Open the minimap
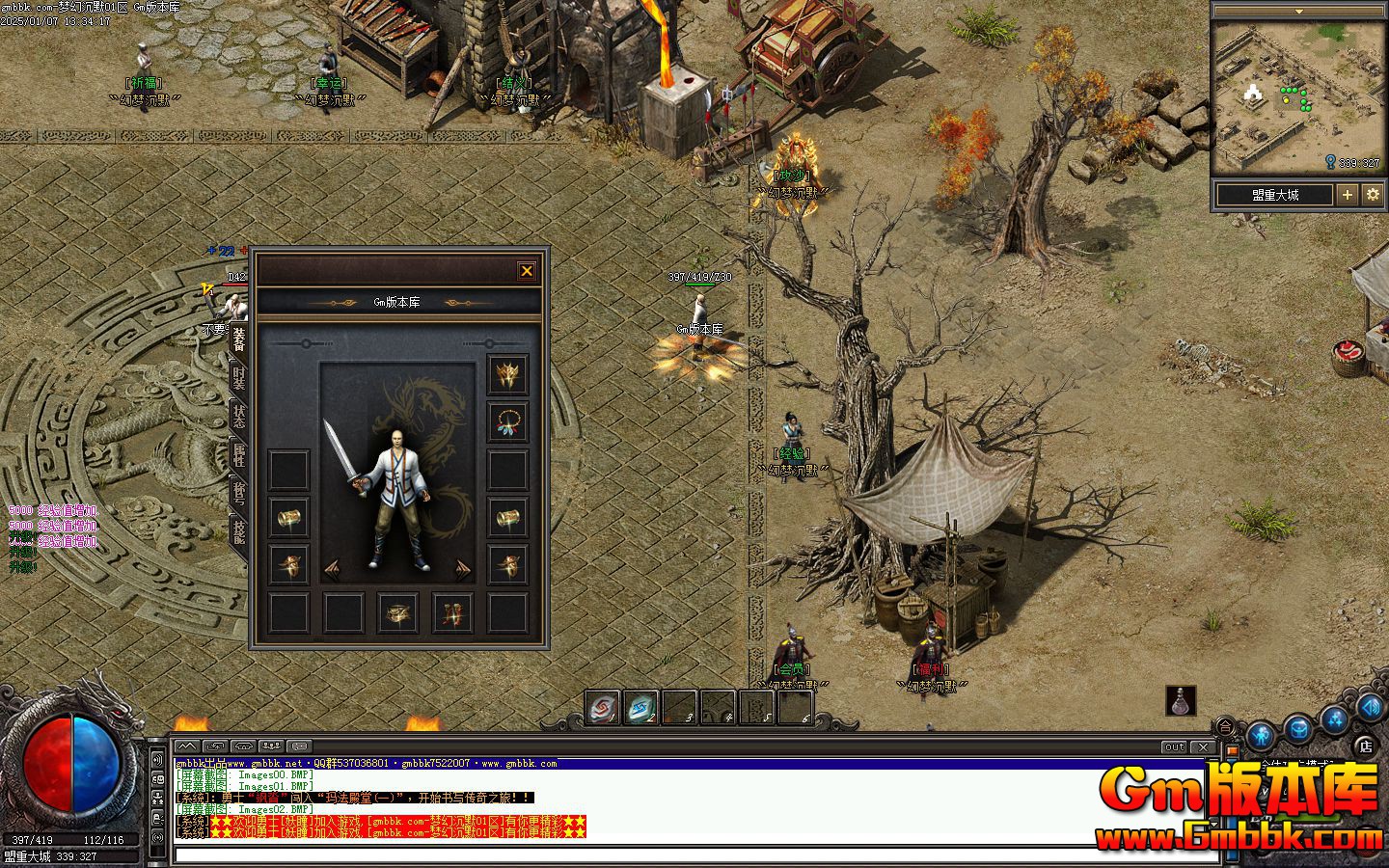Screen dimensions: 1389x868 click(1297, 96)
